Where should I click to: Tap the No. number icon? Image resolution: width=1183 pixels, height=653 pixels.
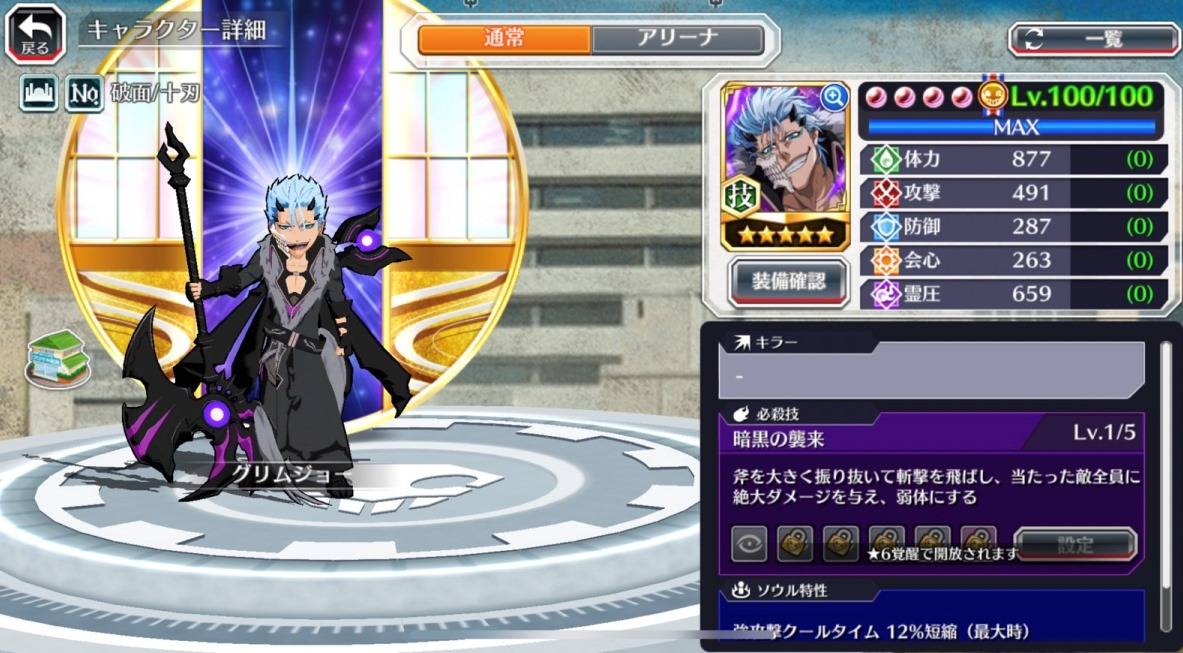pos(83,94)
